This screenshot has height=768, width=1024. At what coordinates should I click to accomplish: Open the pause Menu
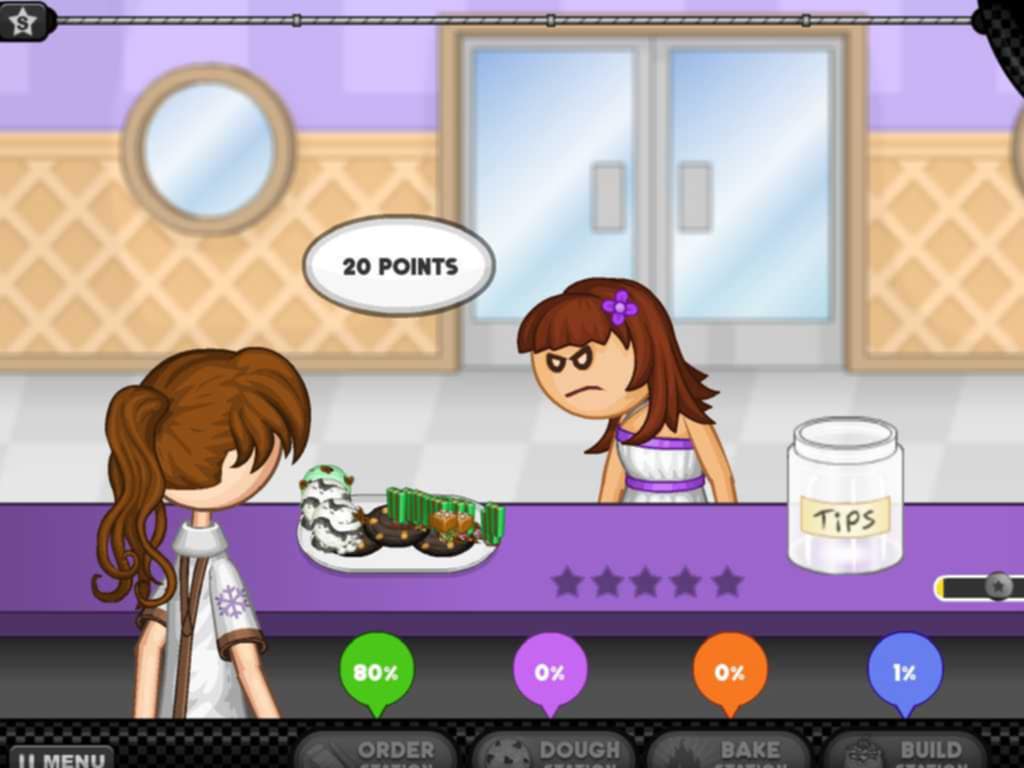pos(60,757)
